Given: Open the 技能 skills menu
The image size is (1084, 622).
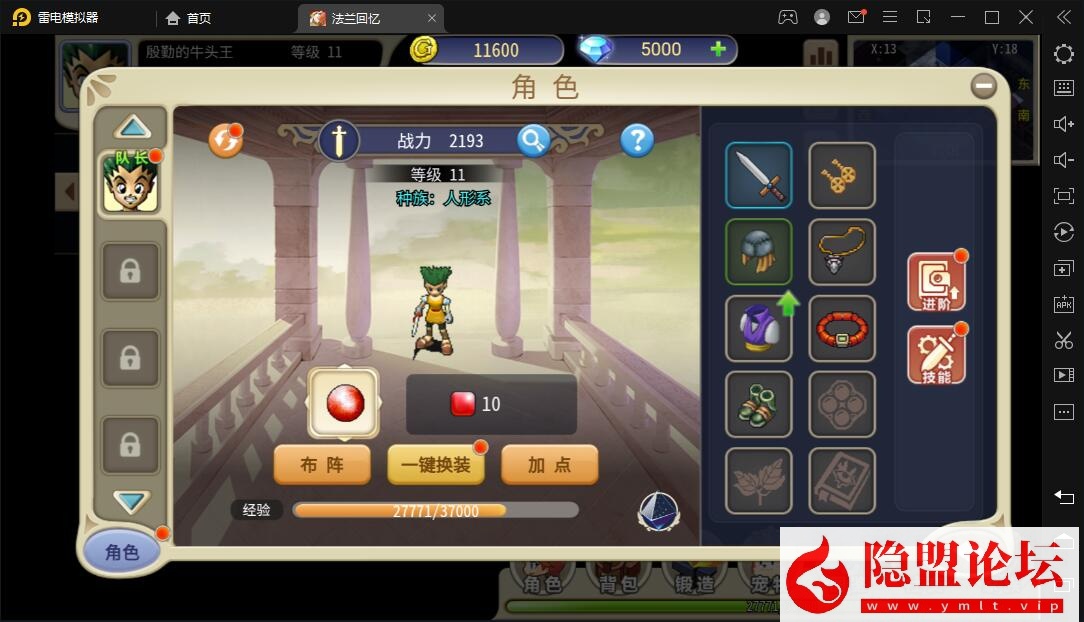Looking at the screenshot, I should point(936,356).
